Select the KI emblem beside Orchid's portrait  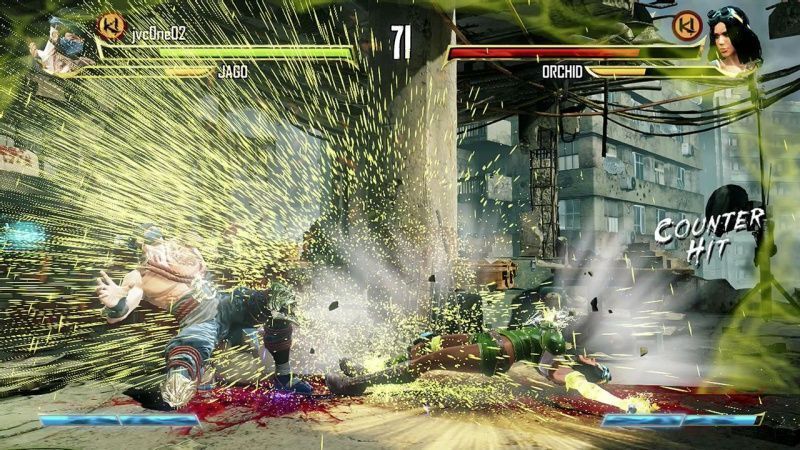(685, 25)
